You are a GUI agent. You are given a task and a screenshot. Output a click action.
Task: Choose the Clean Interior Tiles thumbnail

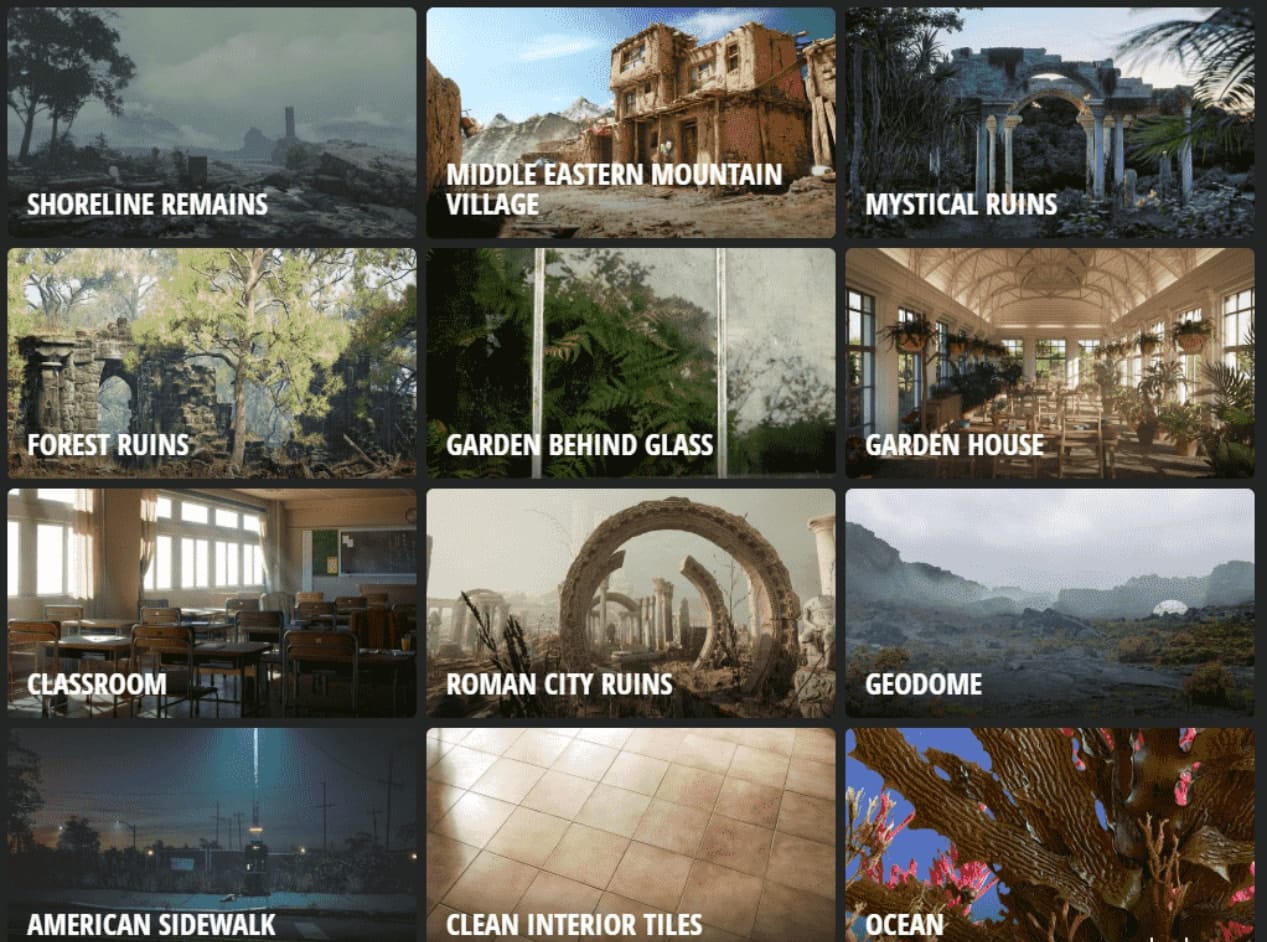click(x=630, y=835)
